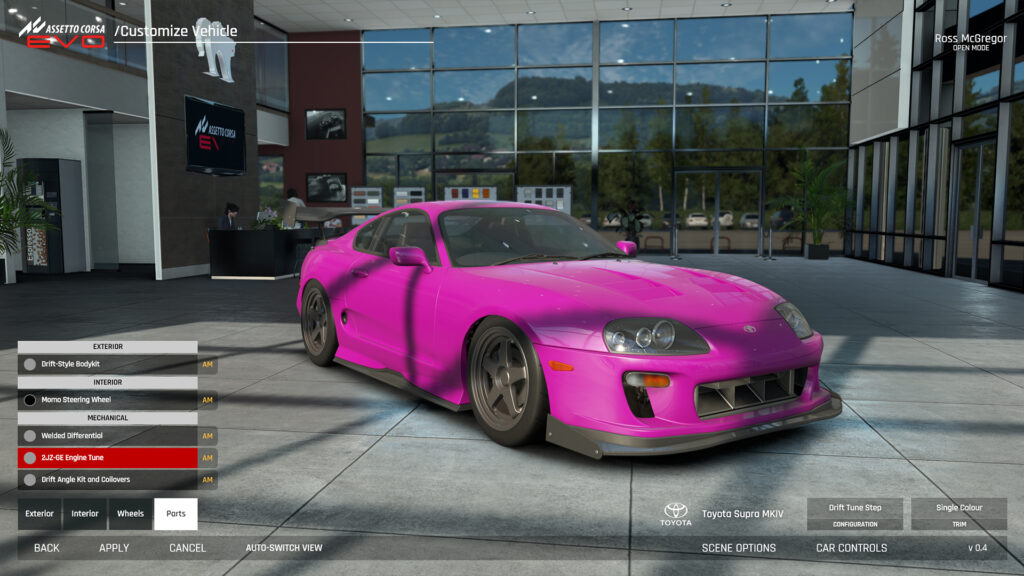Go back with the BACK button
Screen dimensions: 1024x576
tap(47, 548)
